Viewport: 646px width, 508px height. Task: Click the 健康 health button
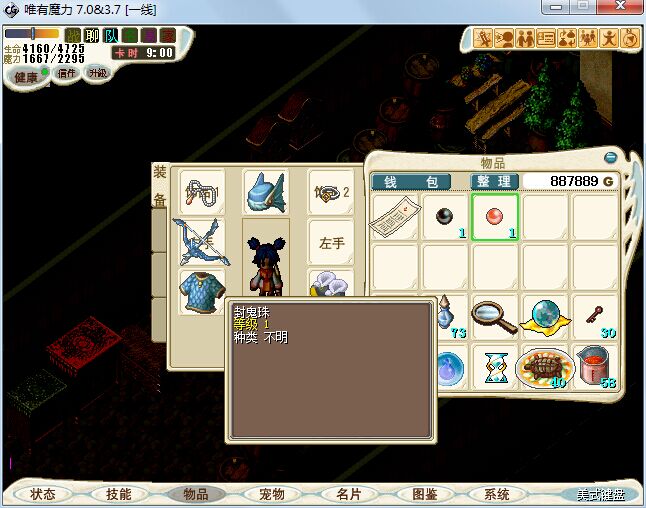point(26,77)
